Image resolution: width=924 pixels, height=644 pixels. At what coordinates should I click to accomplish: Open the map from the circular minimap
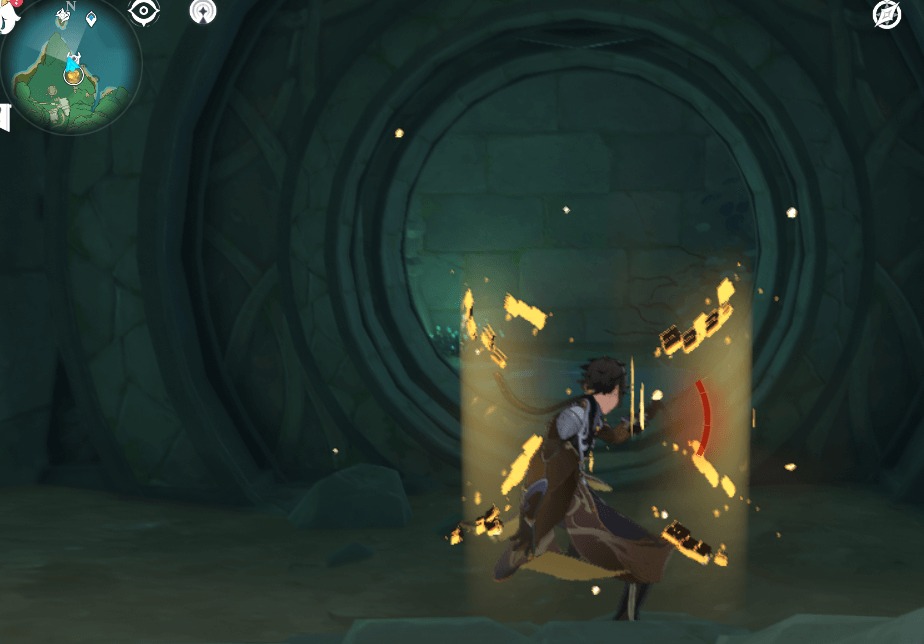[72, 68]
